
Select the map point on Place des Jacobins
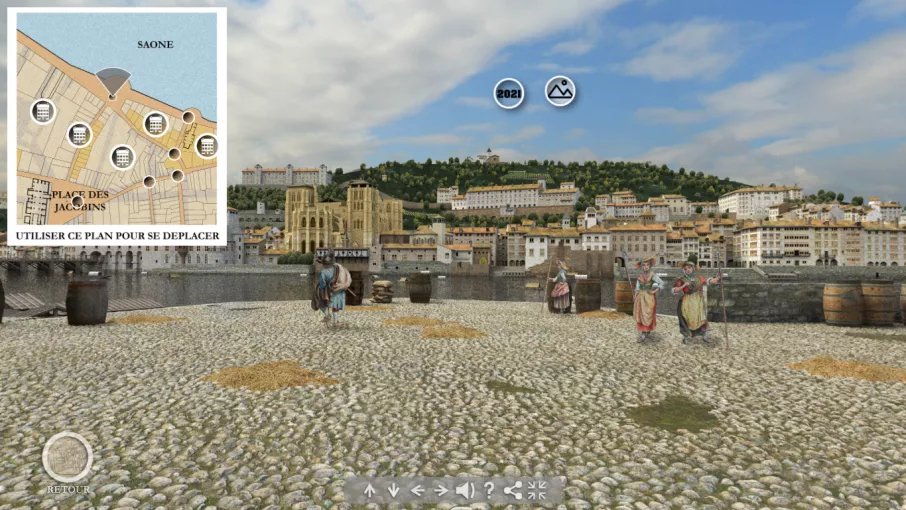(77, 202)
